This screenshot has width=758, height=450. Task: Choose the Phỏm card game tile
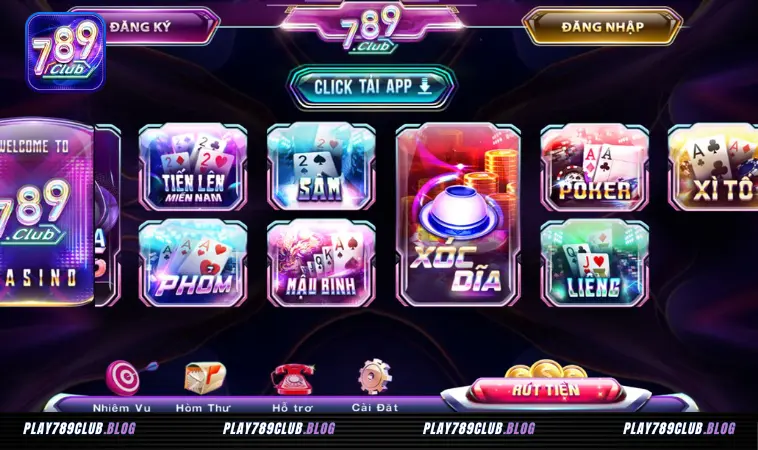(x=192, y=262)
